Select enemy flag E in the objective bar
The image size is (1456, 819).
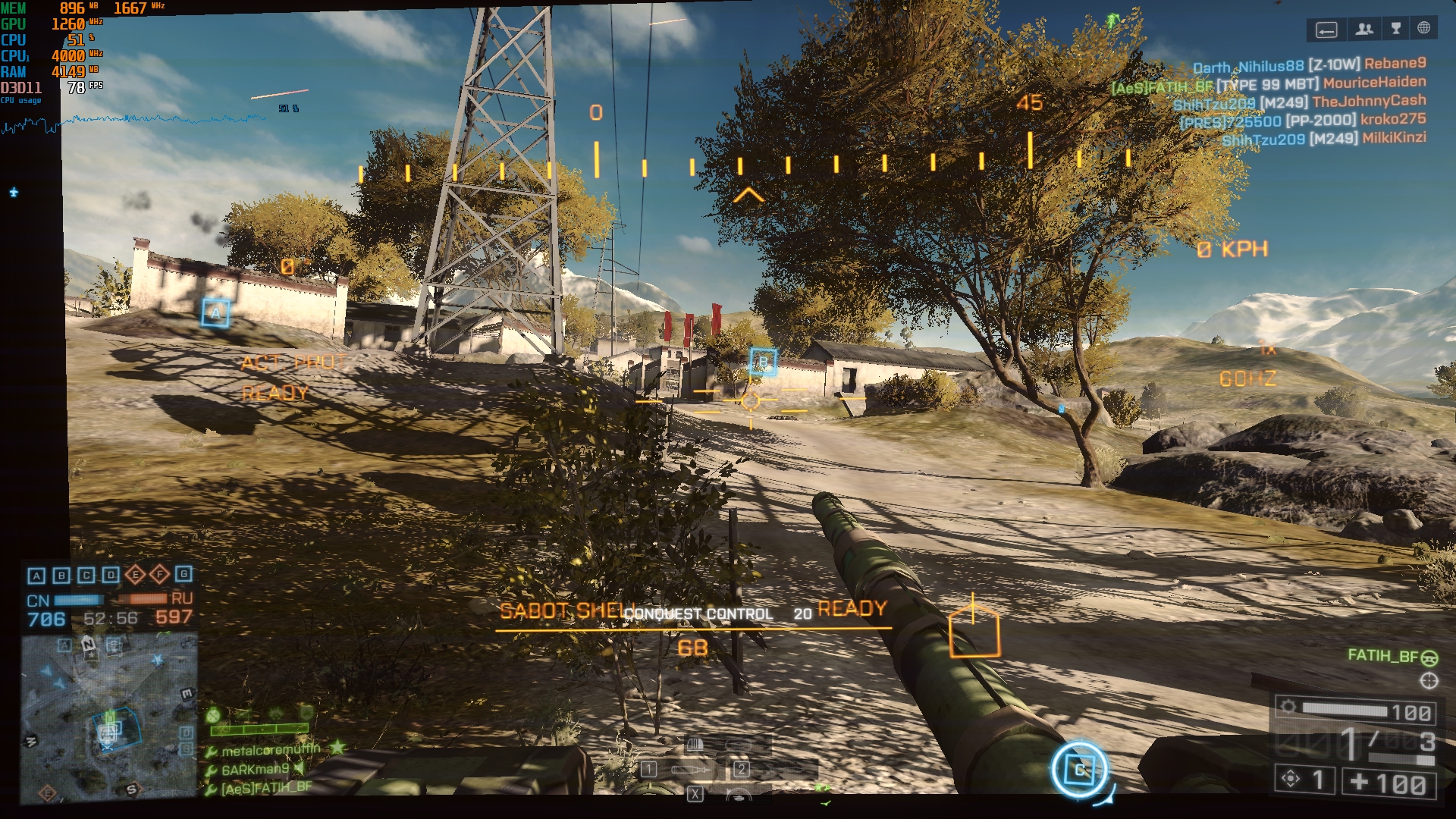(x=135, y=574)
